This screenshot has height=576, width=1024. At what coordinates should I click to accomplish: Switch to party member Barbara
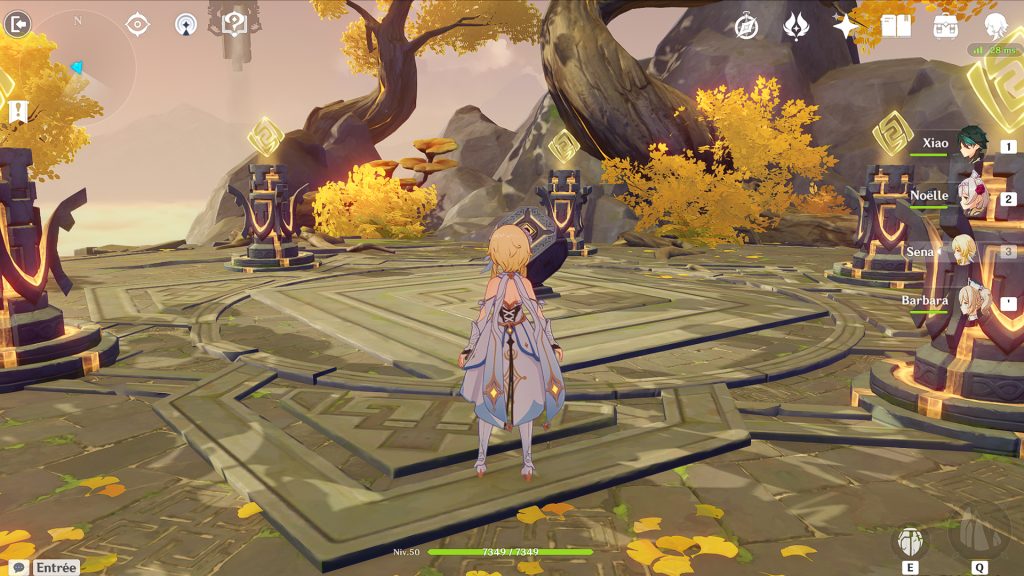pyautogui.click(x=968, y=300)
